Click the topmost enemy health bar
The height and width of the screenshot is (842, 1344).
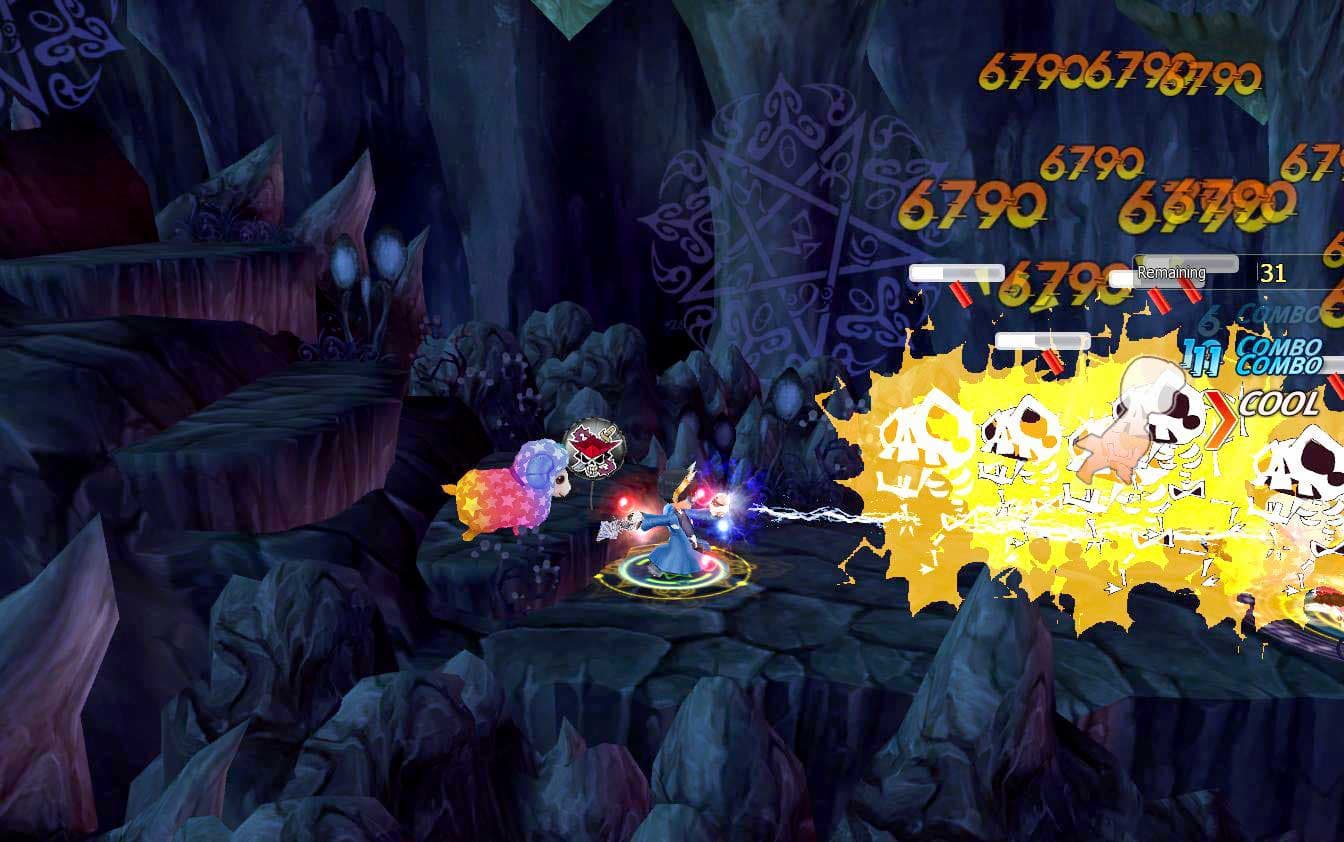(x=955, y=271)
